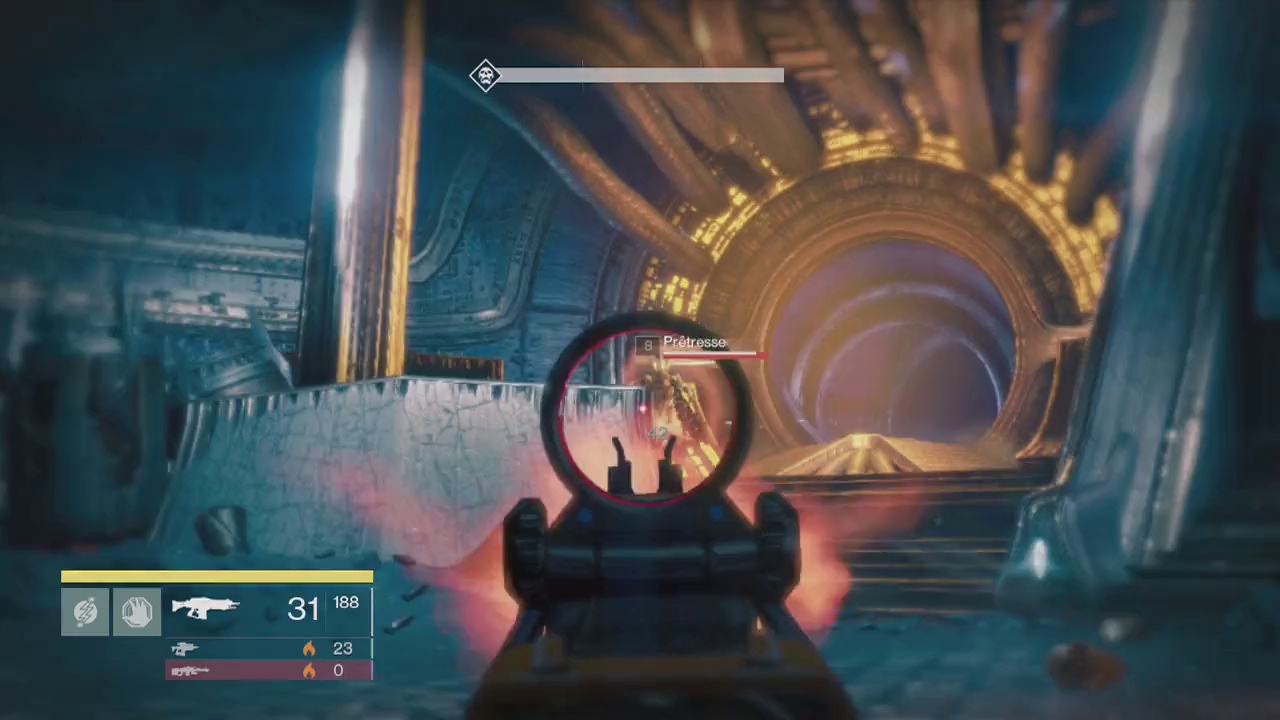This screenshot has width=1280, height=720.
Task: Click the boss skull diamond icon
Action: pyautogui.click(x=485, y=76)
